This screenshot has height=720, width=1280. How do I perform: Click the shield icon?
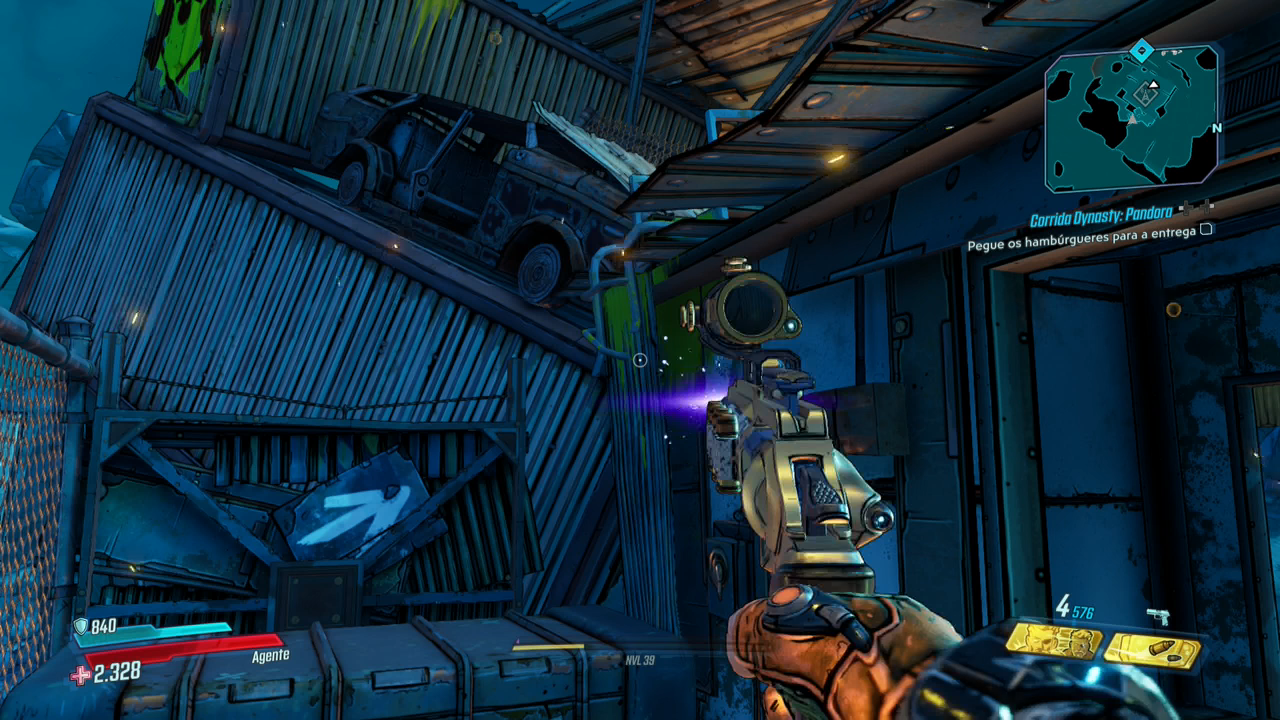[x=81, y=626]
